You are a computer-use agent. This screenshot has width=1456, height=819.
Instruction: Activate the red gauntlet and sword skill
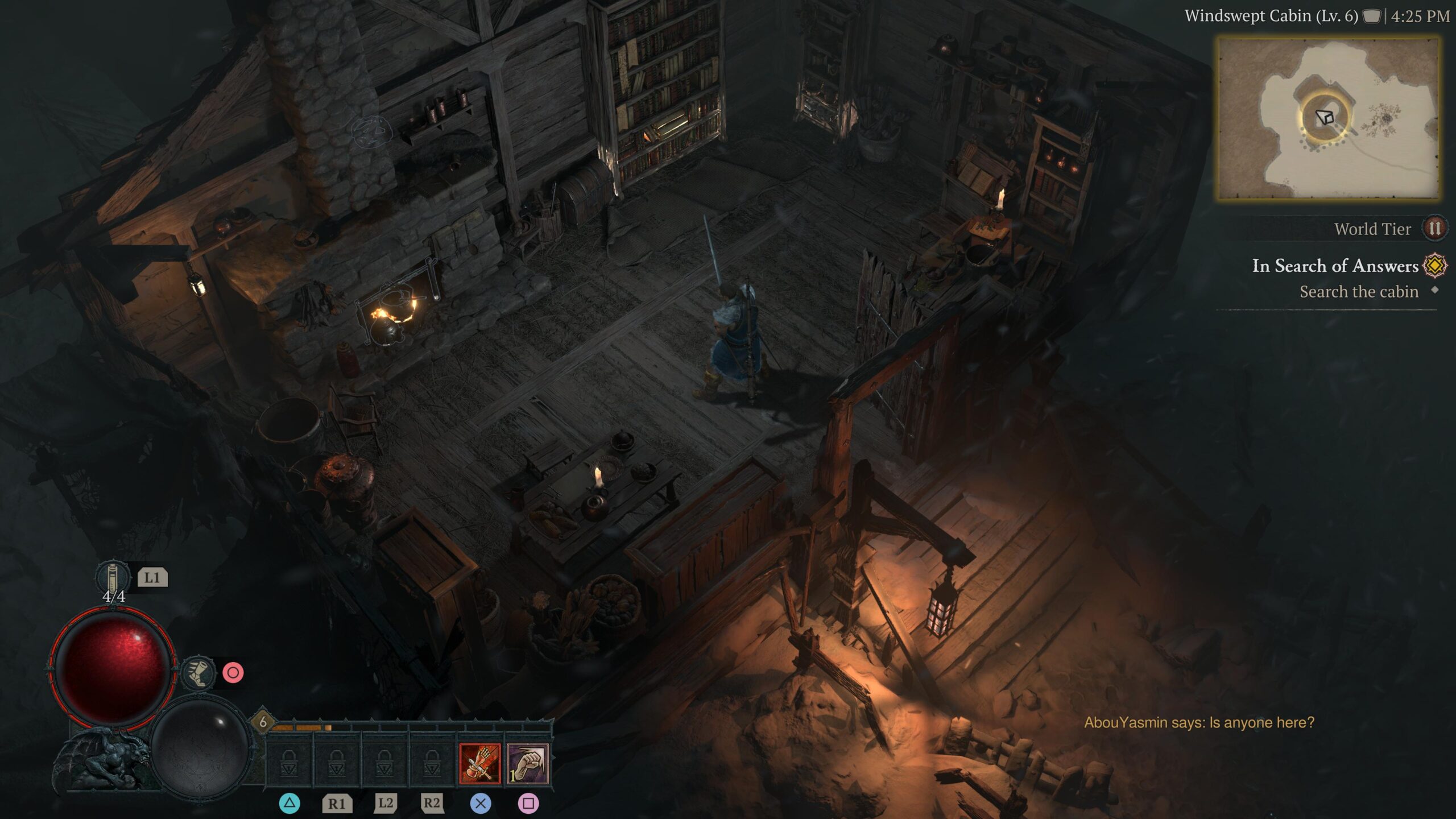[x=479, y=763]
